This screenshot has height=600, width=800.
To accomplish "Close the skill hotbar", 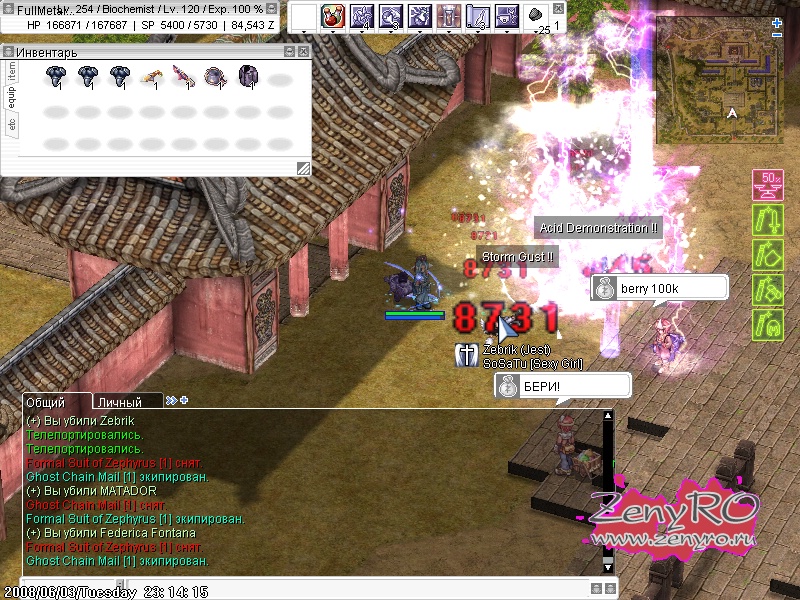I will [557, 9].
